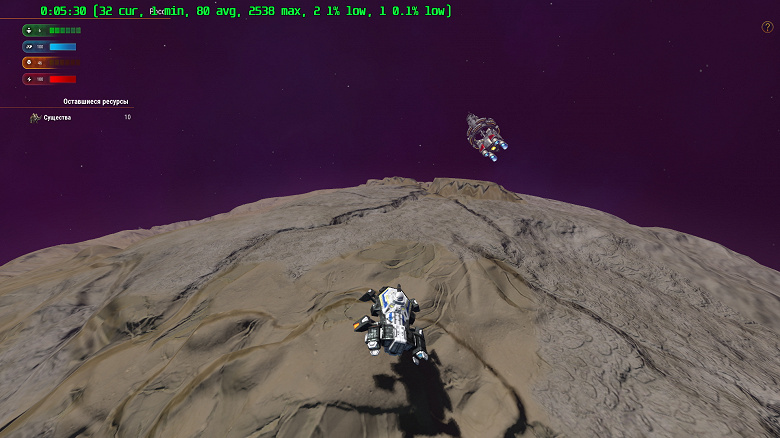Open the question mark help button
This screenshot has width=780, height=438.
click(x=767, y=27)
